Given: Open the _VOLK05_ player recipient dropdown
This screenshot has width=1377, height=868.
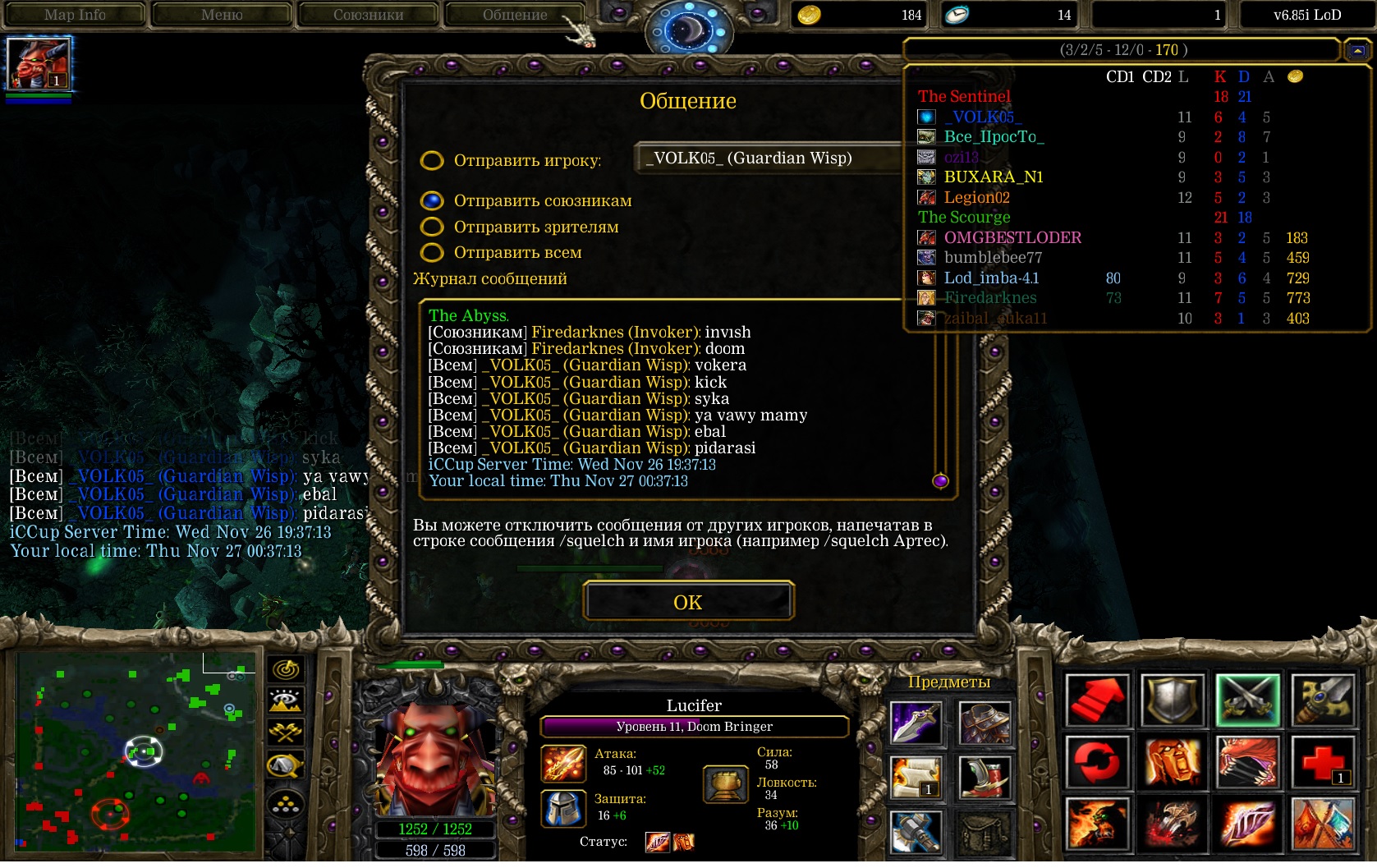Looking at the screenshot, I should click(x=768, y=158).
